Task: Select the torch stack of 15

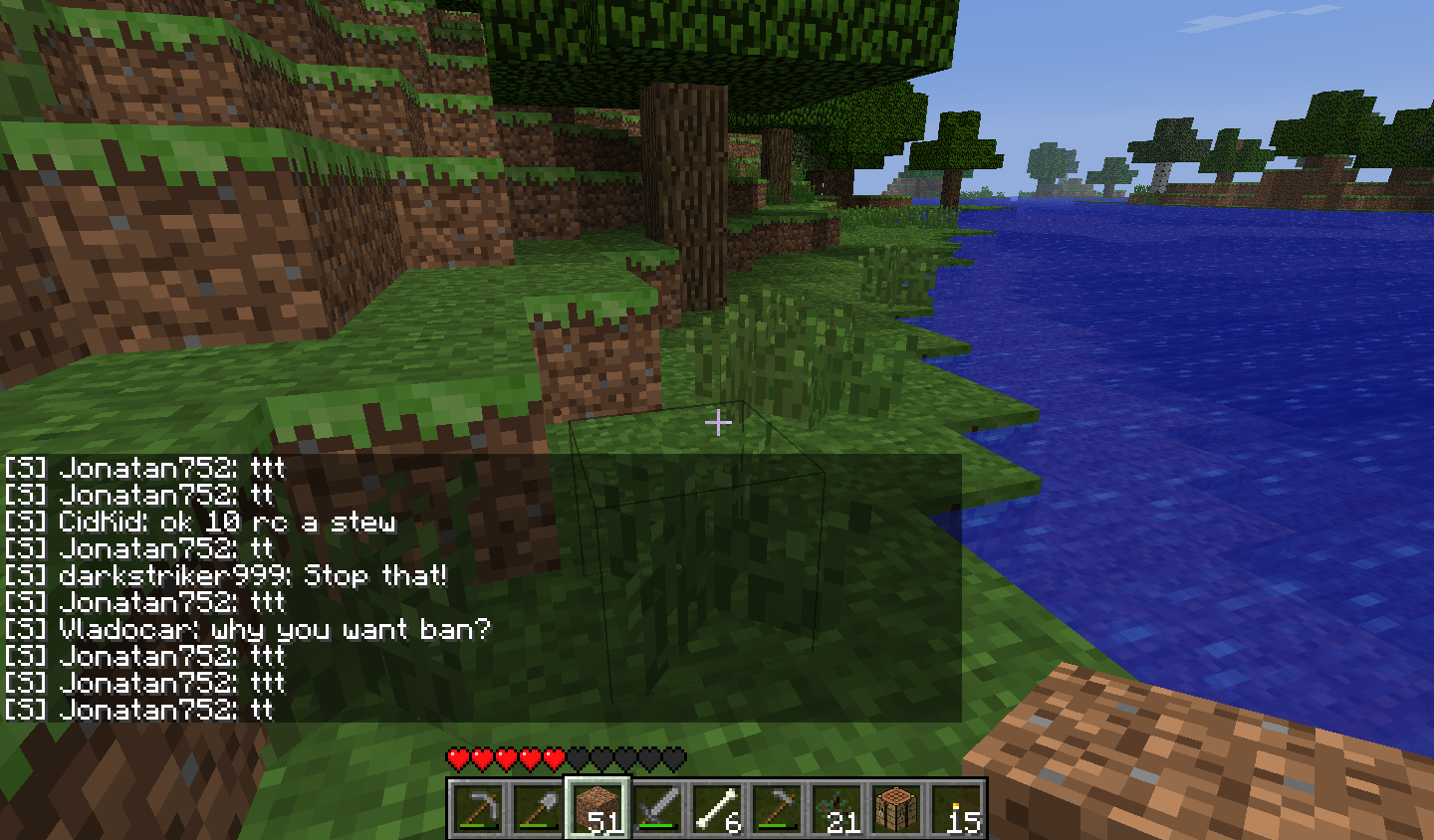Action: (x=956, y=808)
